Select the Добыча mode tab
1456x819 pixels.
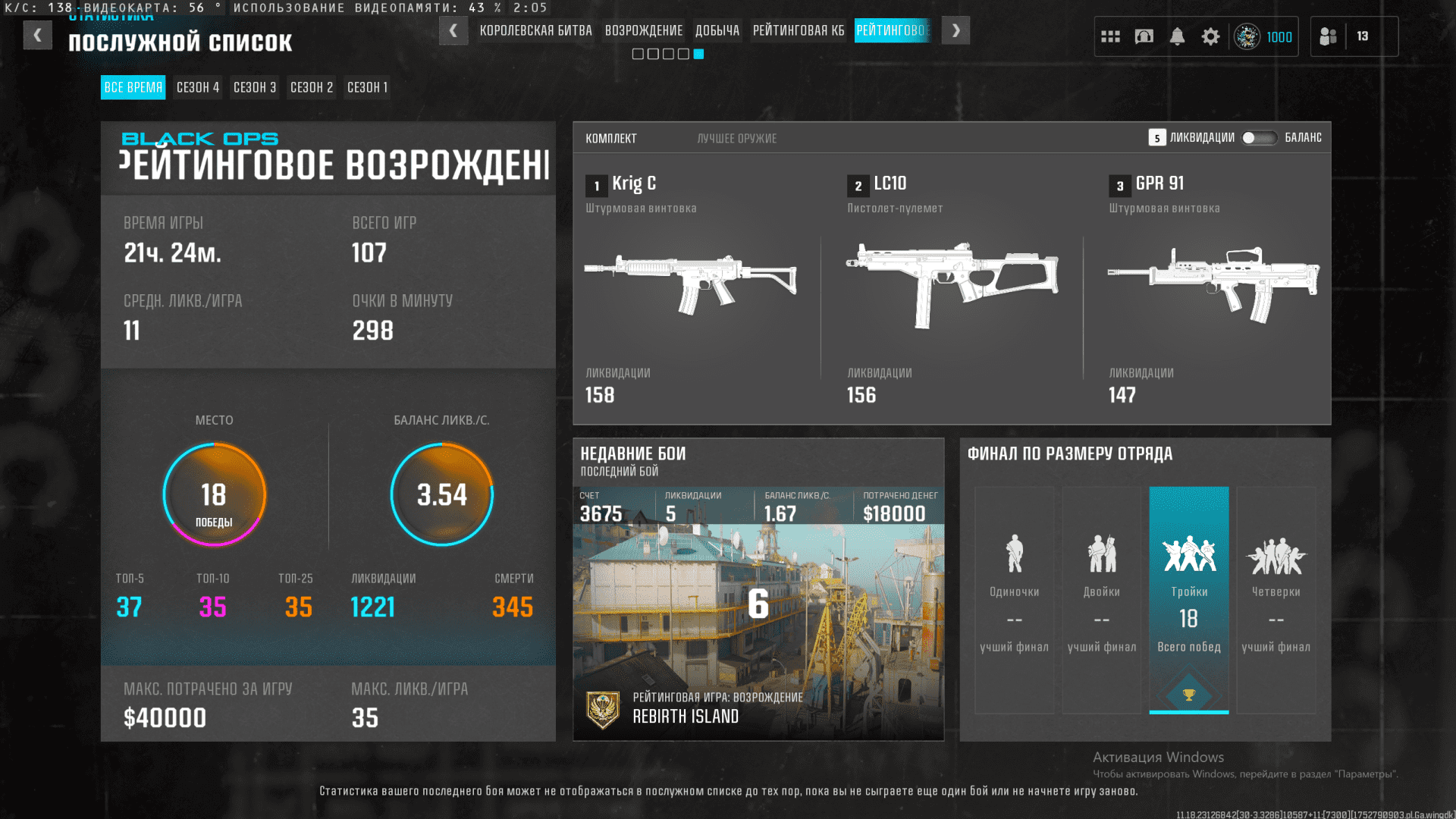coord(717,31)
